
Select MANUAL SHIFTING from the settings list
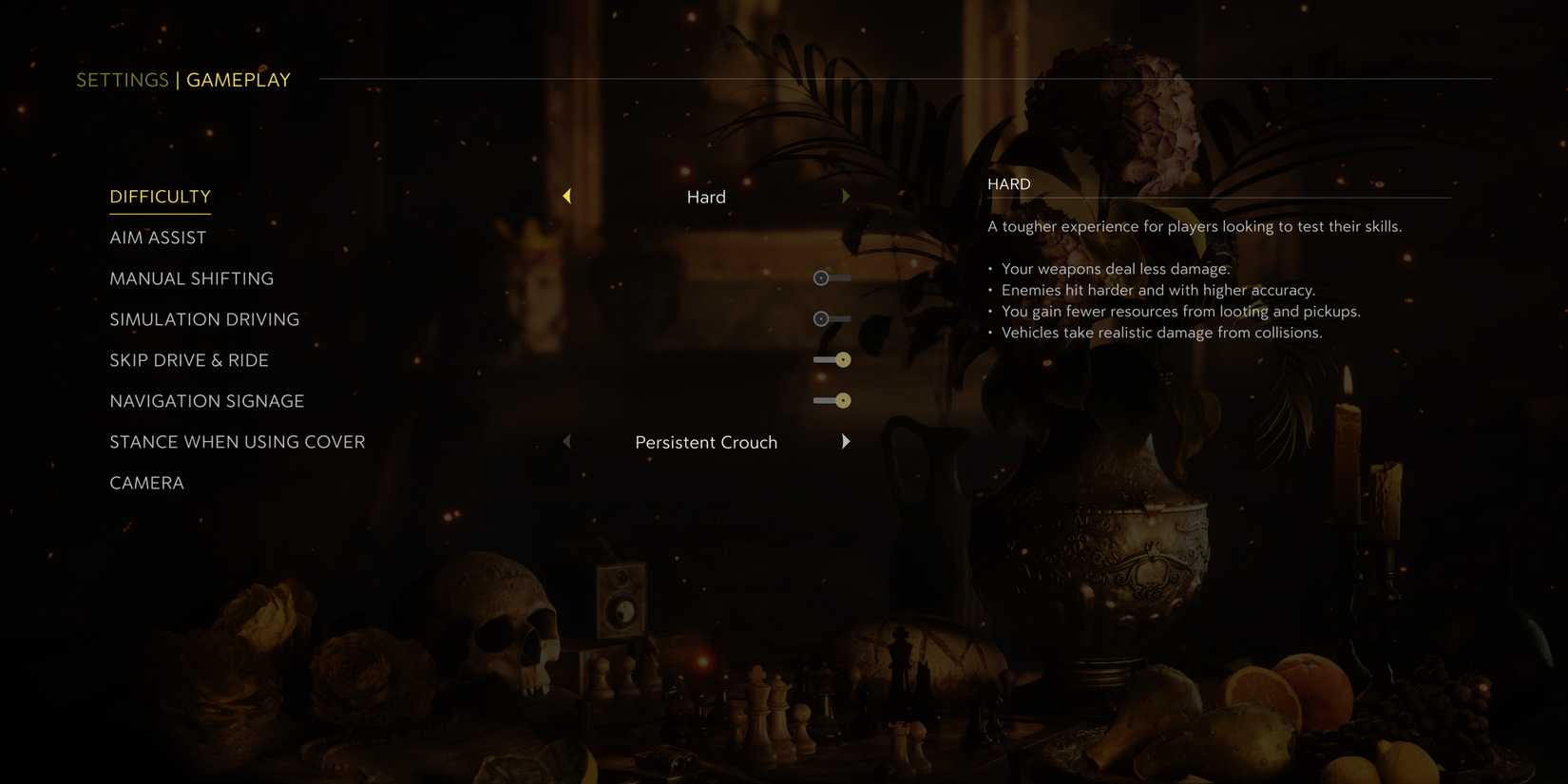[x=191, y=278]
